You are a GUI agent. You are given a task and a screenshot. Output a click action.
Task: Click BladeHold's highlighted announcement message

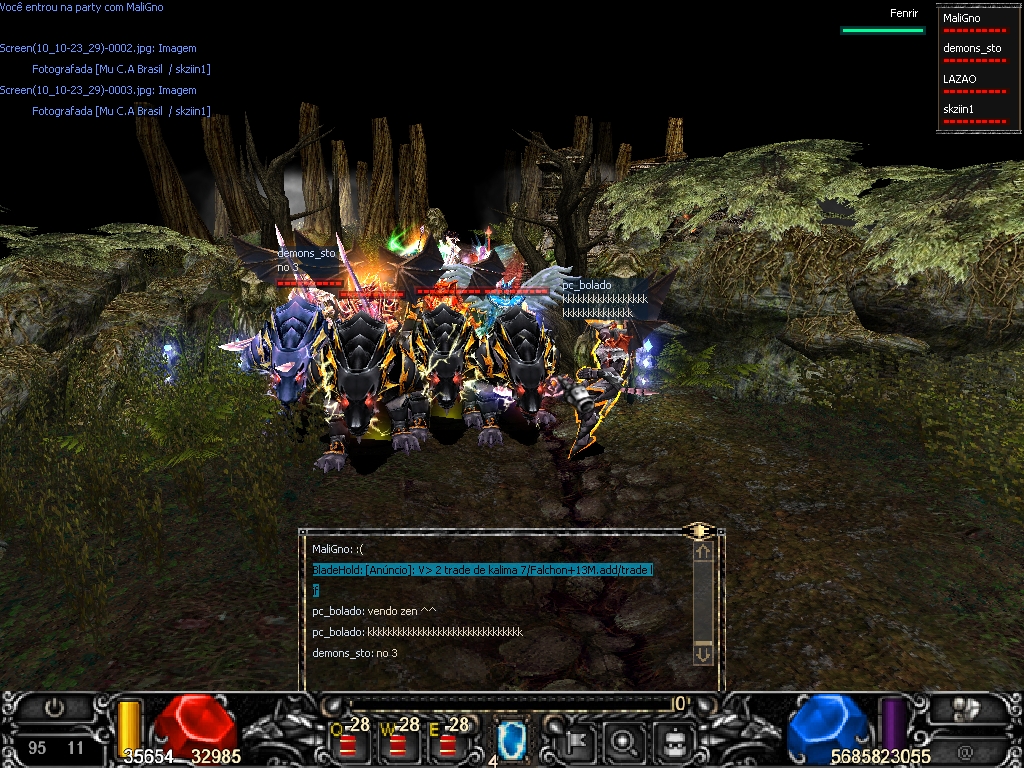[x=482, y=570]
